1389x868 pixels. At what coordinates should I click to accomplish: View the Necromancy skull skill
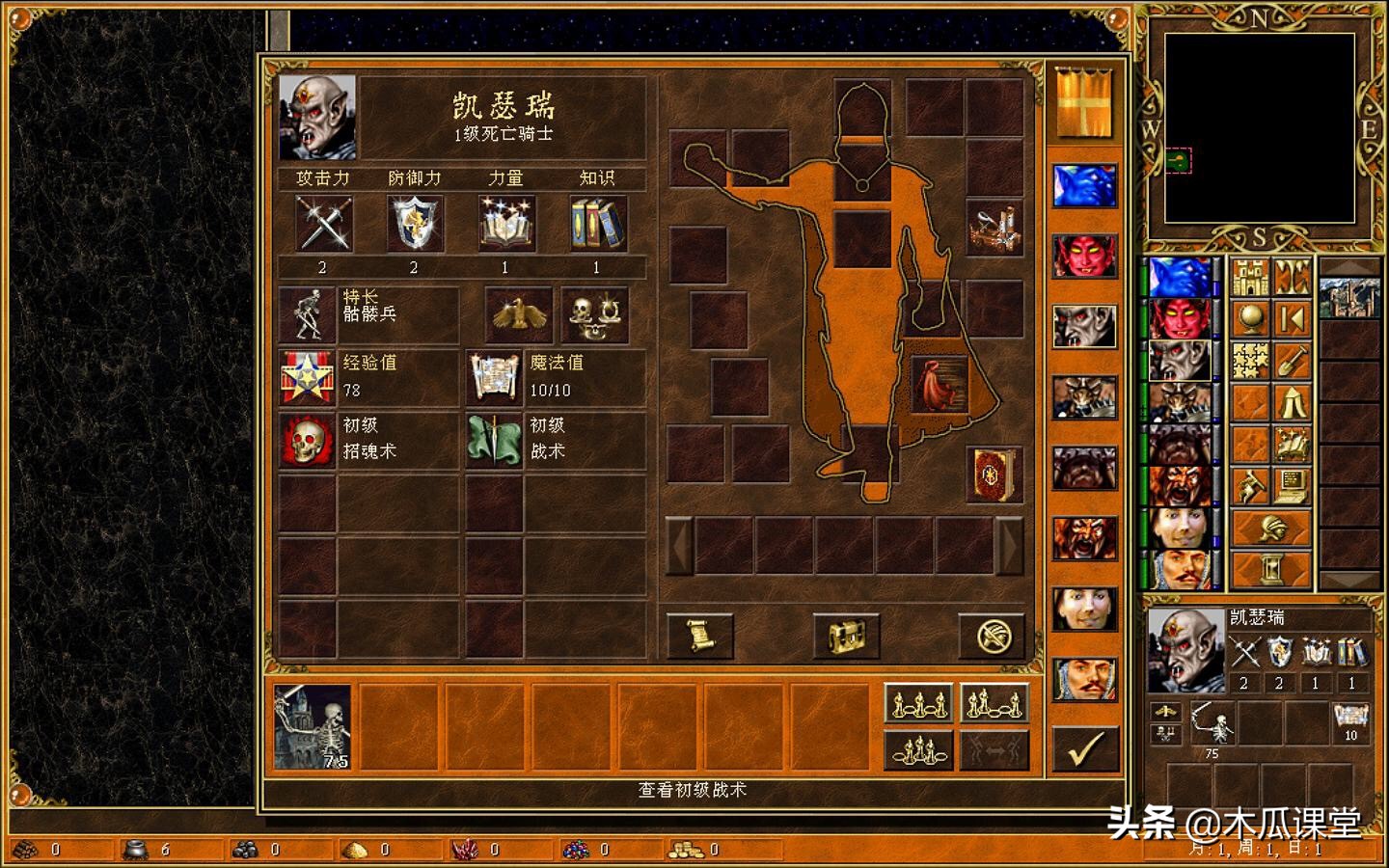point(307,440)
